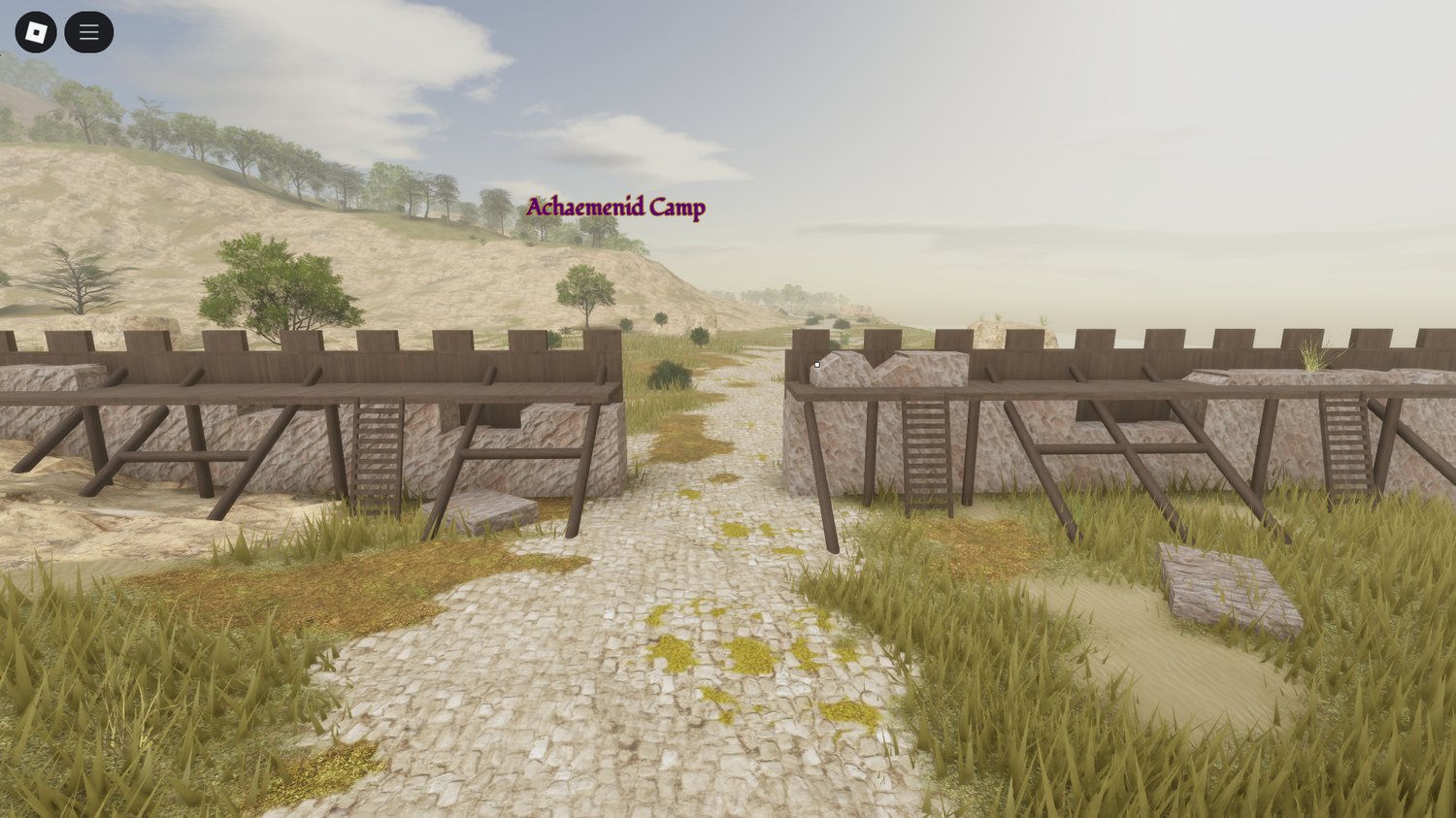Click the Roblox logo icon

click(x=37, y=31)
